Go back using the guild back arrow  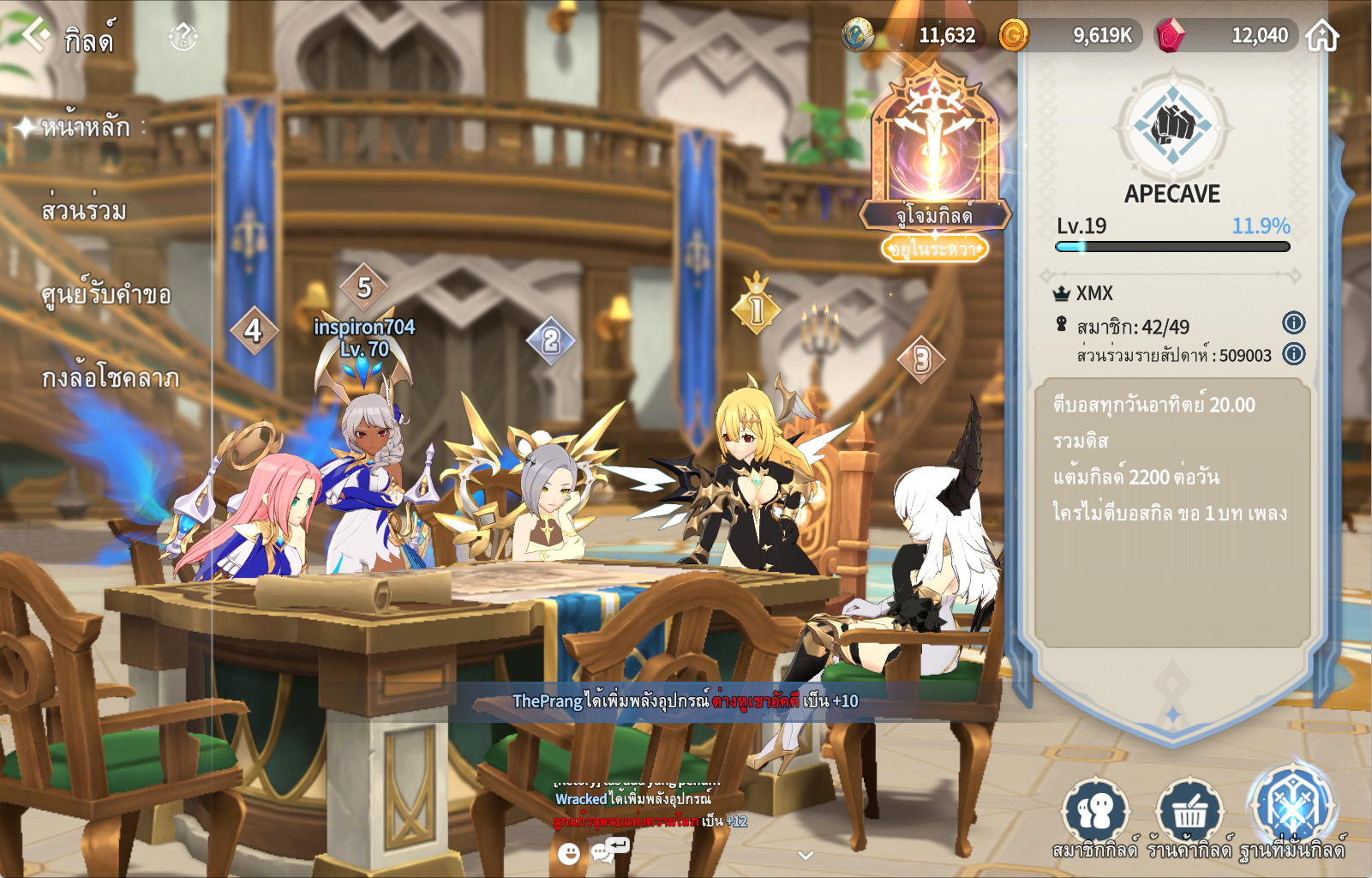coord(36,36)
